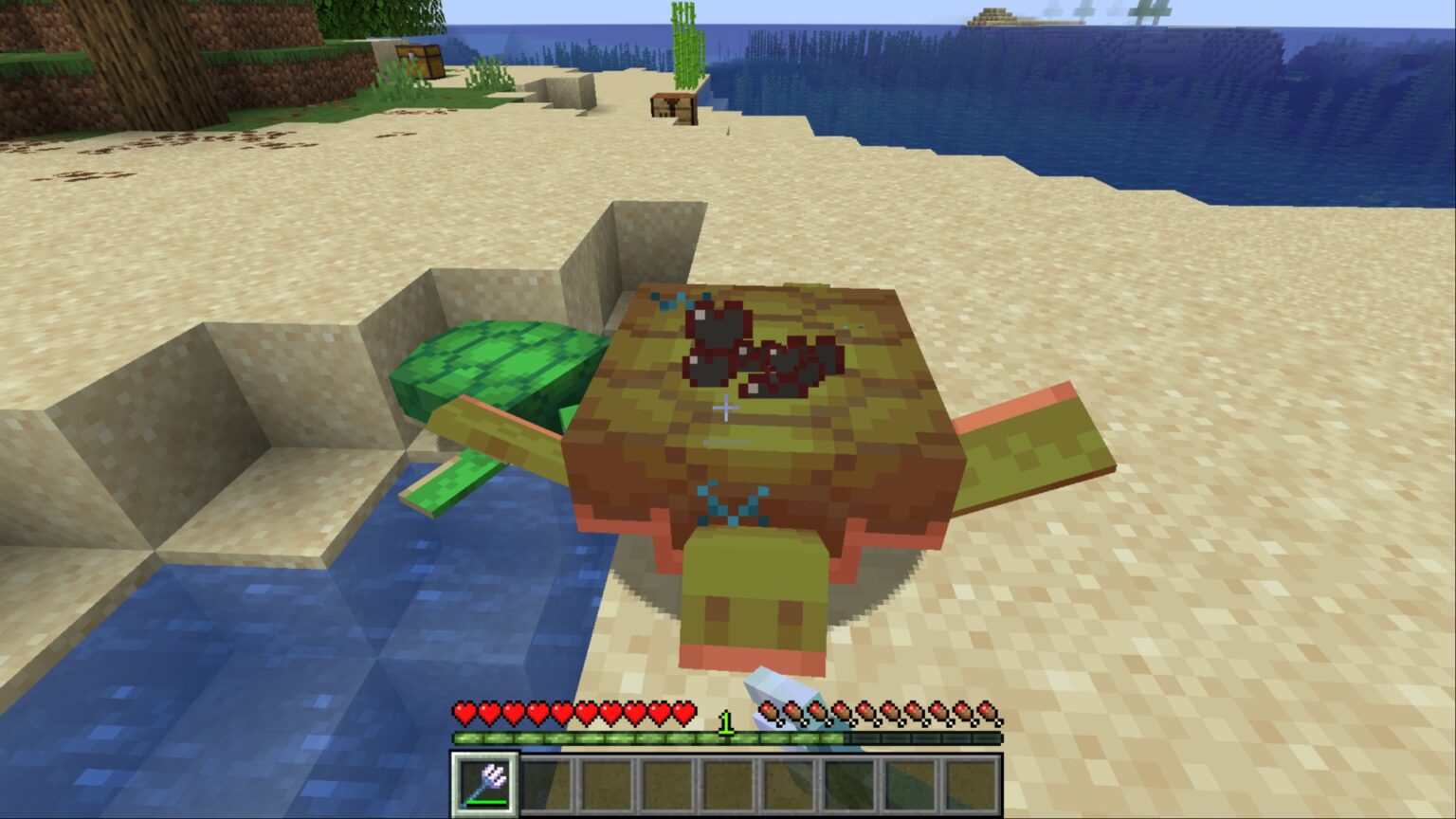1456x819 pixels.
Task: Click the experience level number 1
Action: pos(725,722)
